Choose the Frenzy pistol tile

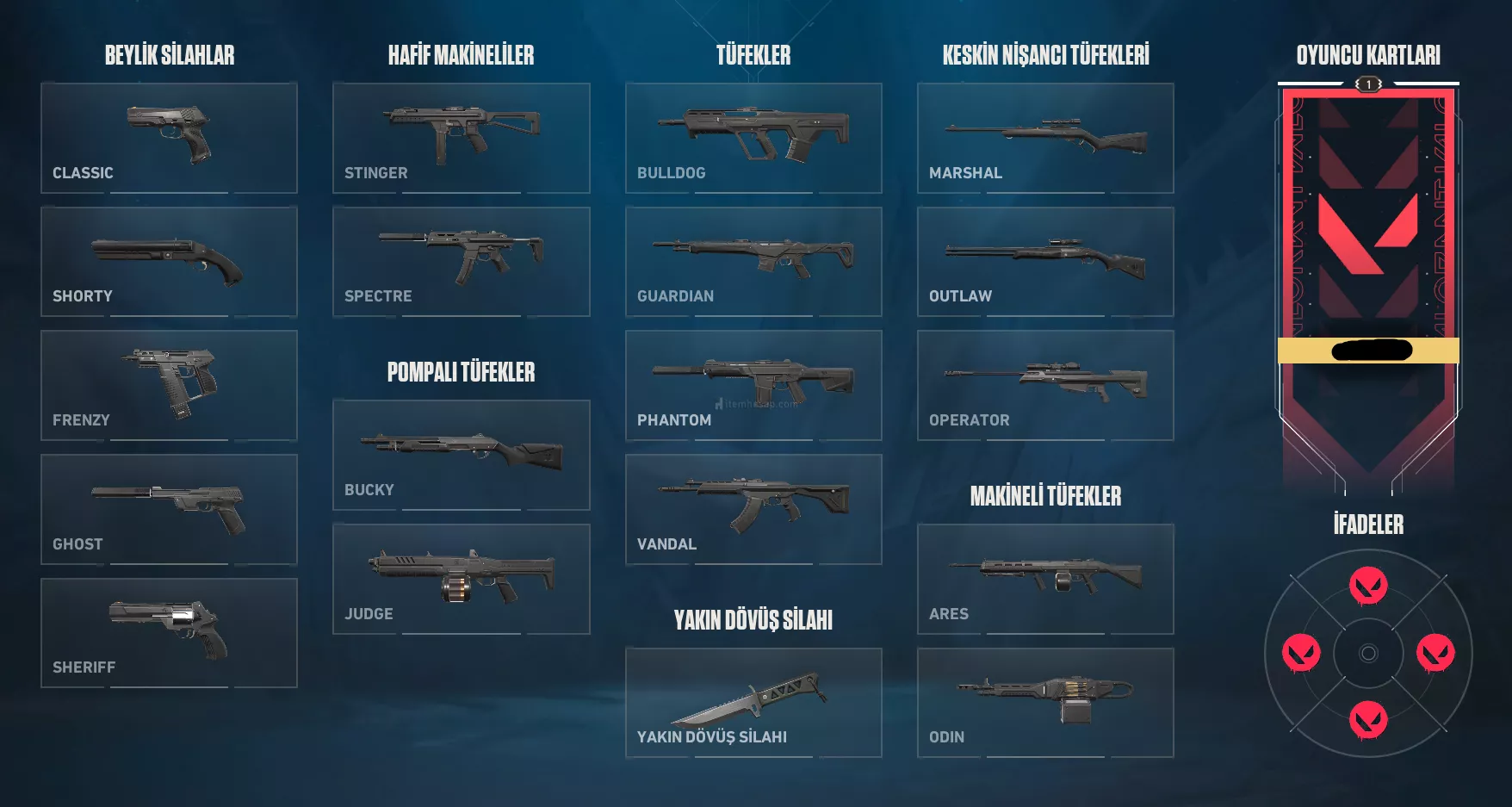coord(169,385)
